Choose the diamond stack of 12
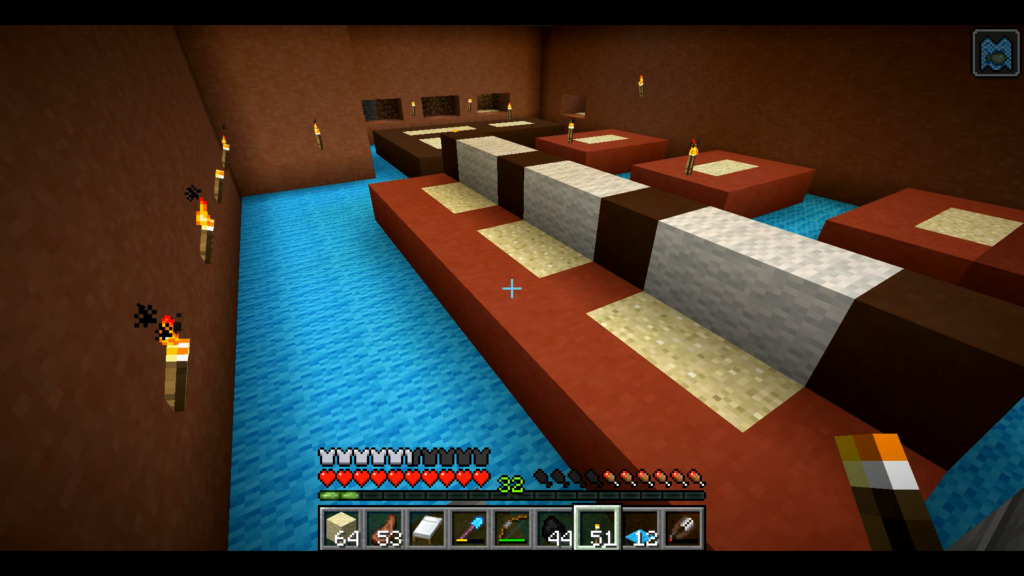The height and width of the screenshot is (576, 1024). pyautogui.click(x=640, y=527)
